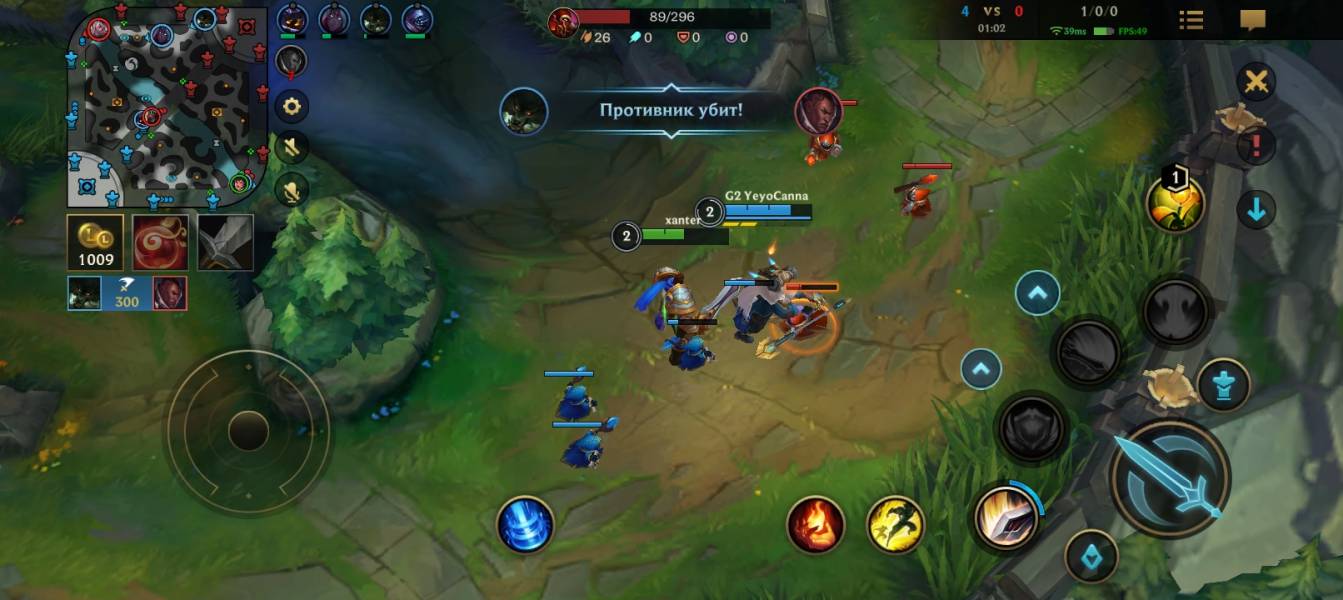Use the sword basic attack button

coord(1169,478)
